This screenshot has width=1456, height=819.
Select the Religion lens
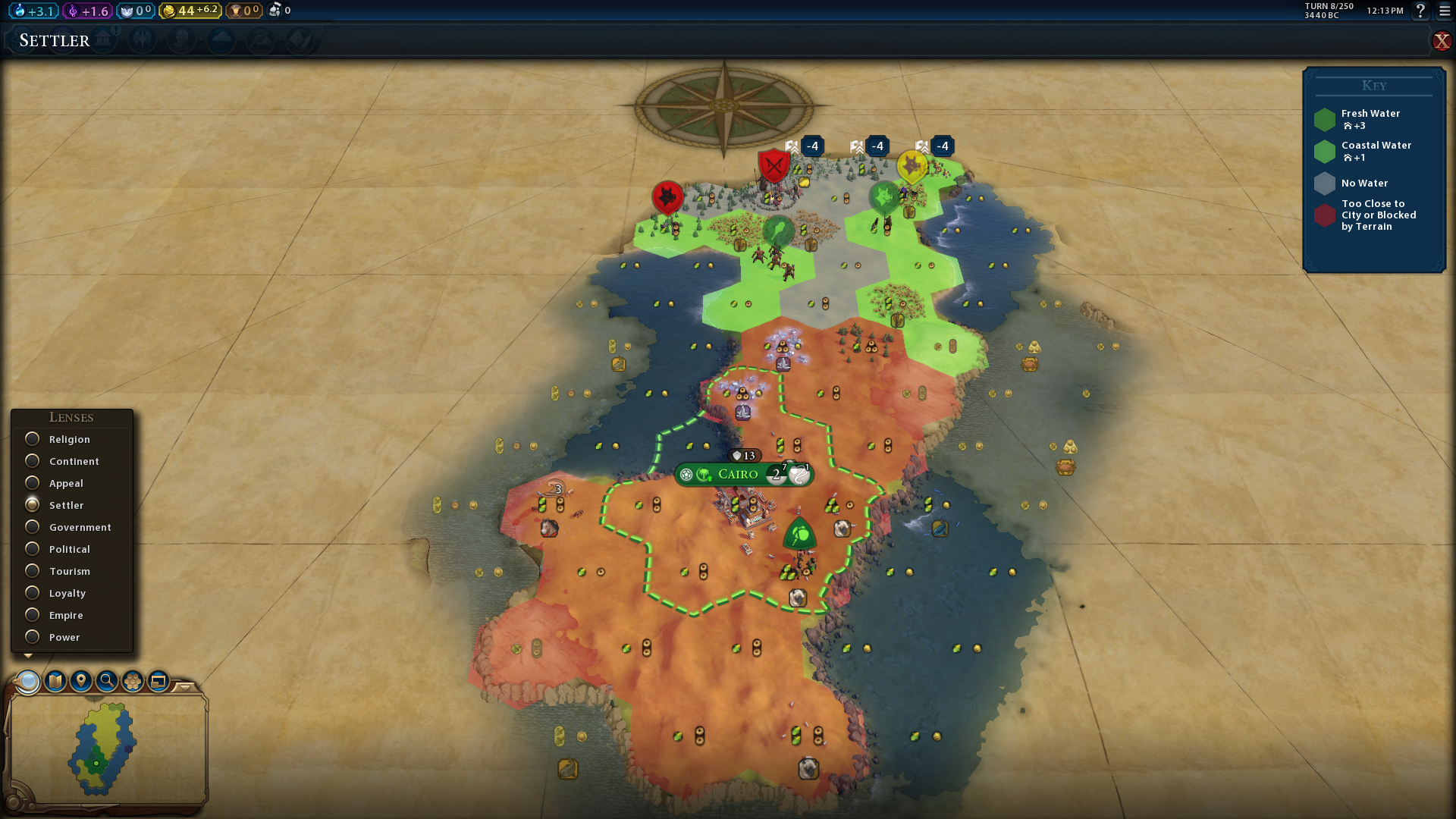[x=33, y=439]
